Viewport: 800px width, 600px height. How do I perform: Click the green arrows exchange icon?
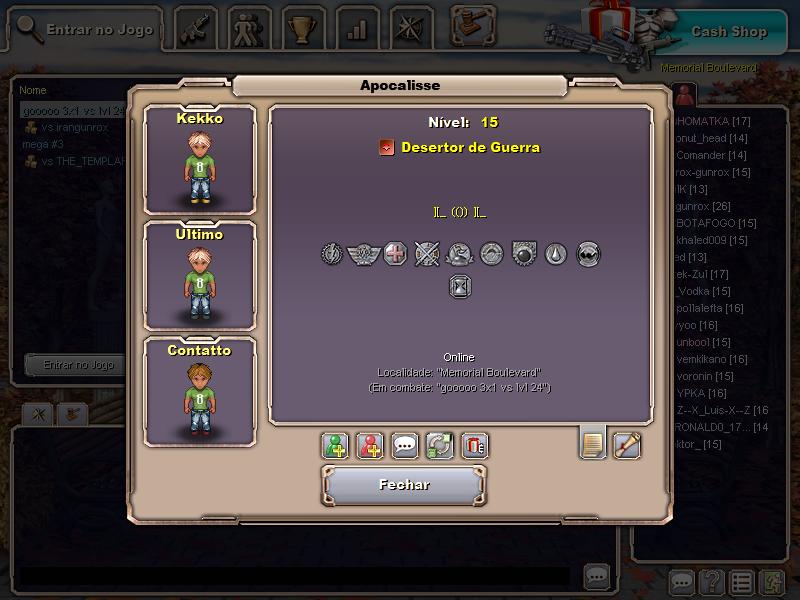(x=440, y=445)
